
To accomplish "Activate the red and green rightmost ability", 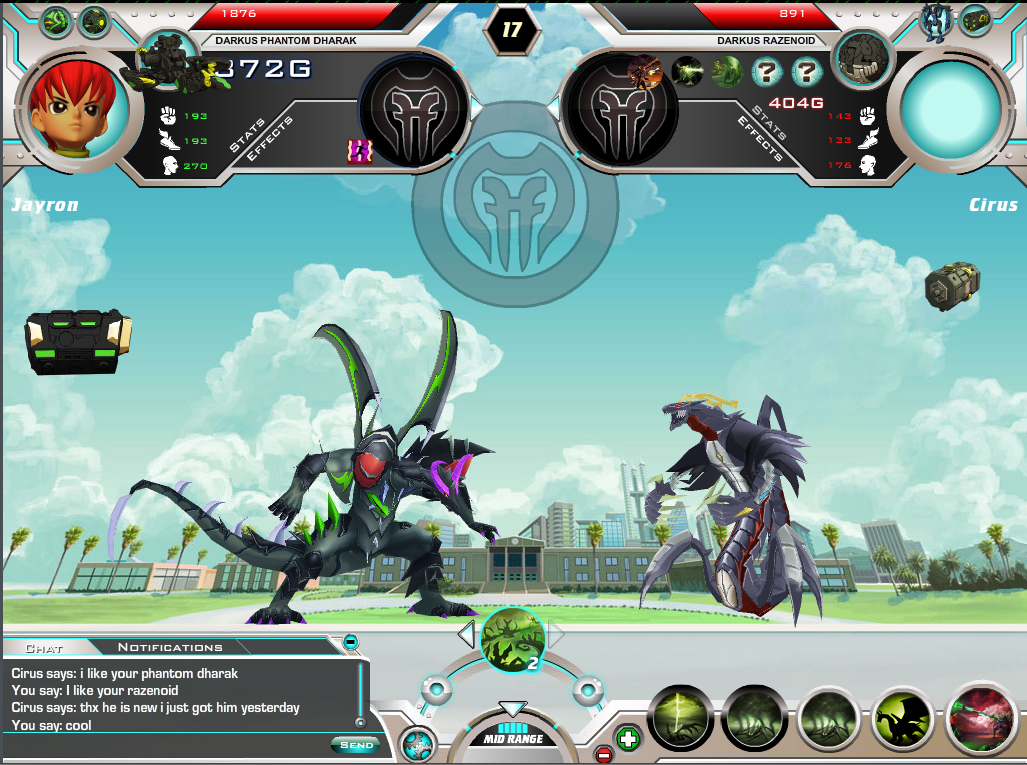I will click(x=980, y=717).
